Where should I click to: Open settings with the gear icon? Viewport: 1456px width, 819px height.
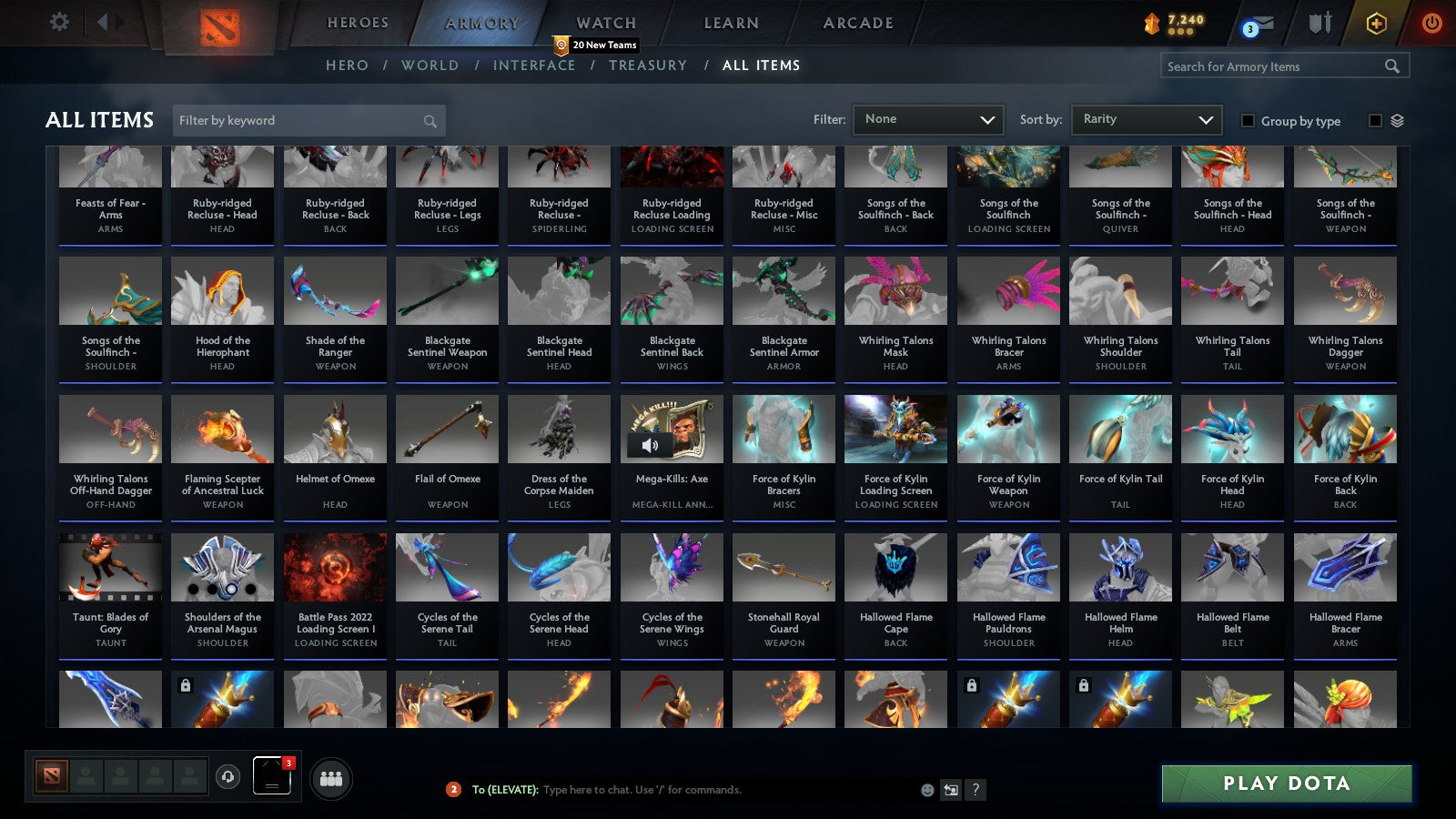59,21
